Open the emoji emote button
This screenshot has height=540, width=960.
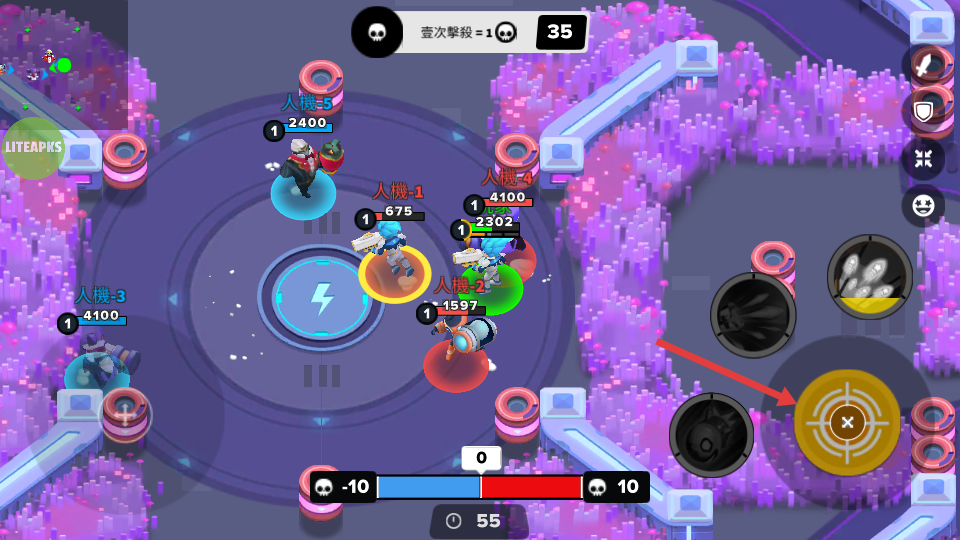[923, 206]
